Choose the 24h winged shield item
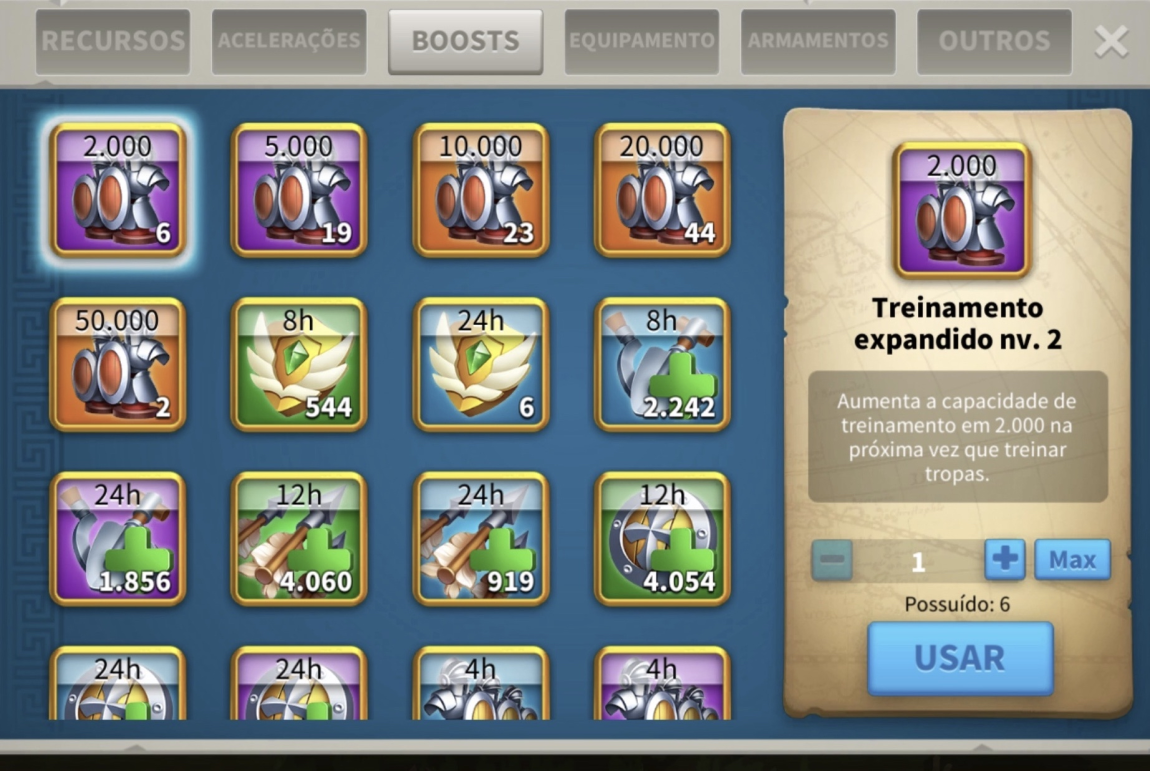 [x=481, y=364]
